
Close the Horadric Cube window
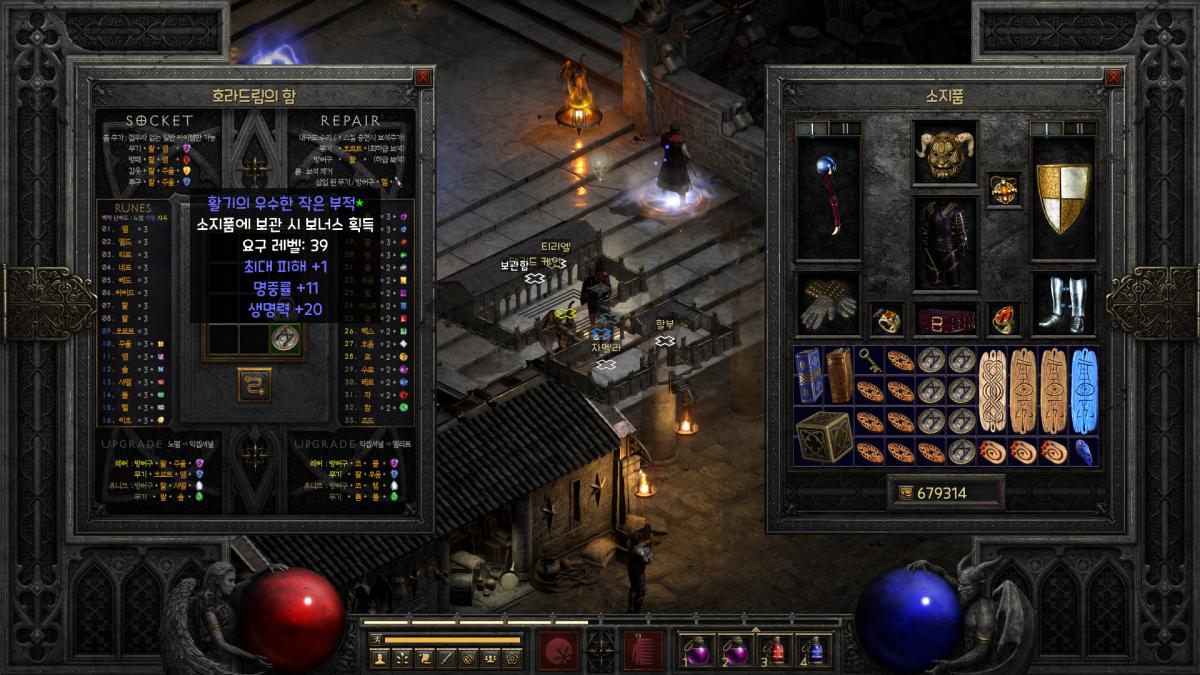point(423,77)
